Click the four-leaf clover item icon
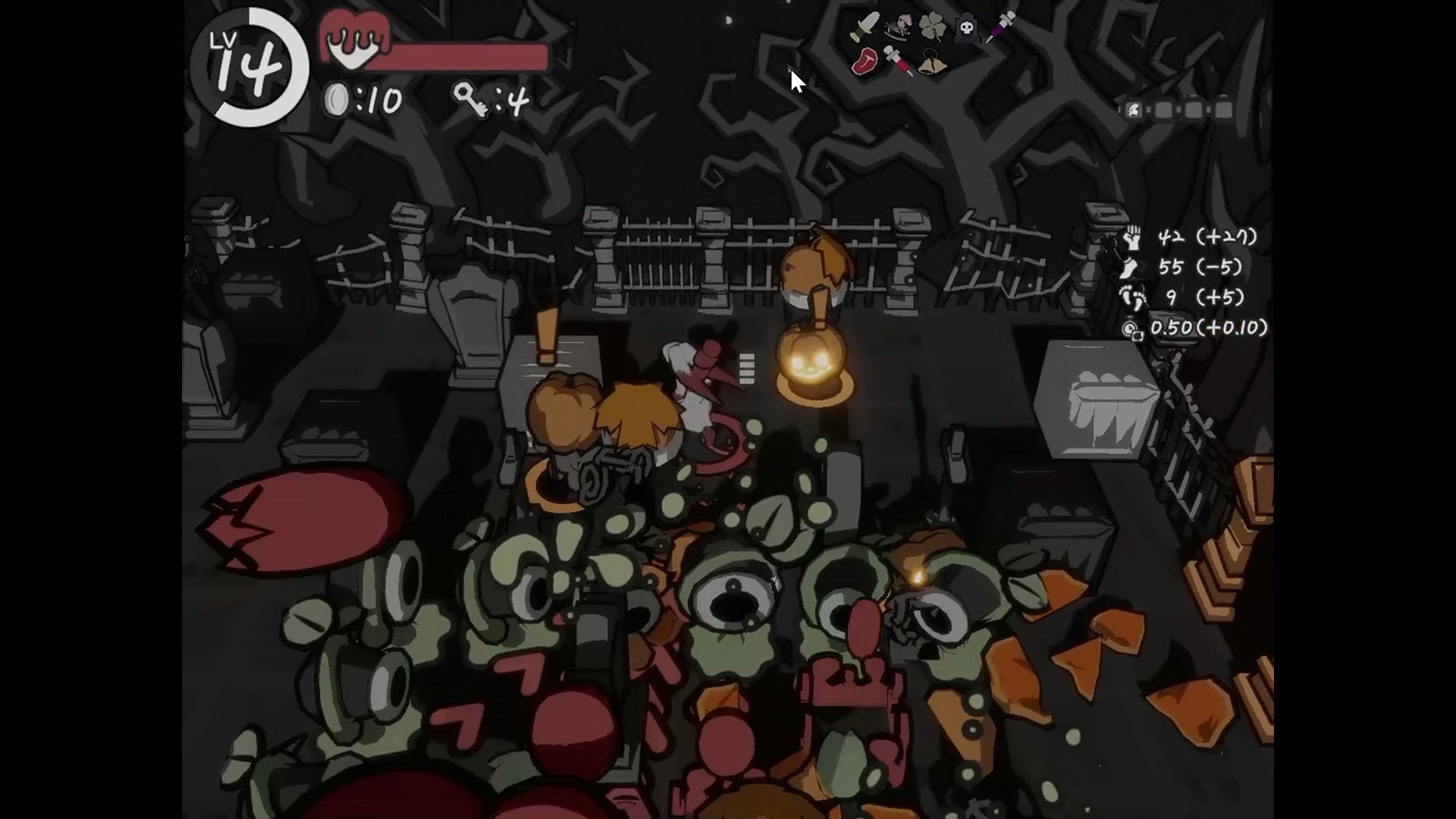The width and height of the screenshot is (1456, 819). (x=933, y=25)
